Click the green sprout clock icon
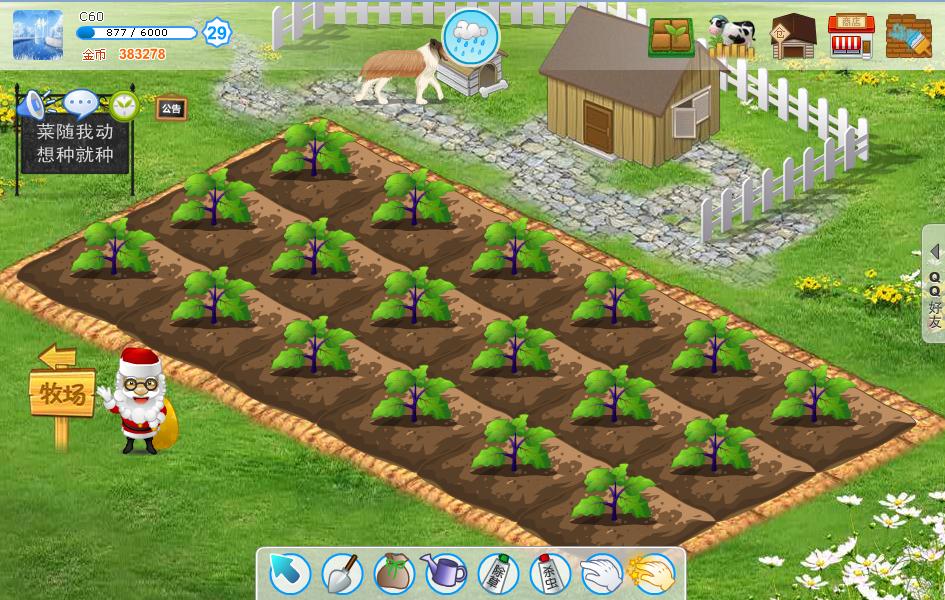This screenshot has width=945, height=600. 124,104
